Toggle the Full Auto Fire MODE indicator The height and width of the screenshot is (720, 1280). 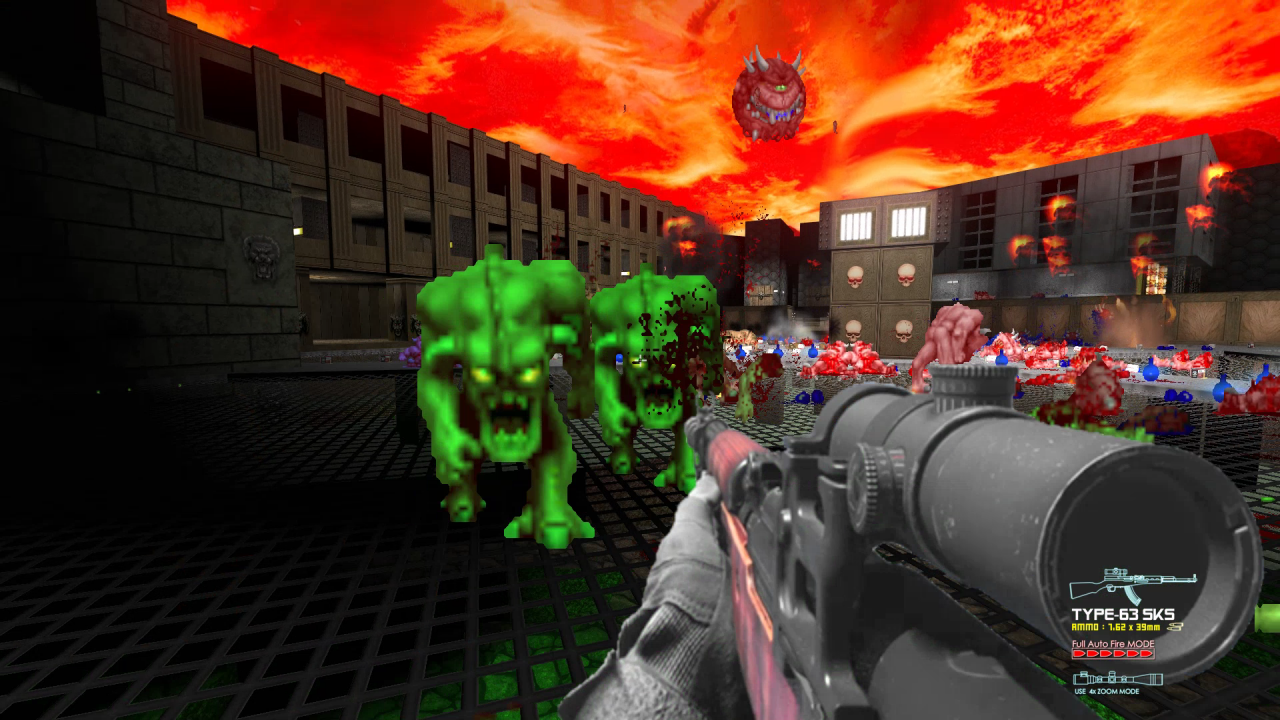(x=1113, y=653)
